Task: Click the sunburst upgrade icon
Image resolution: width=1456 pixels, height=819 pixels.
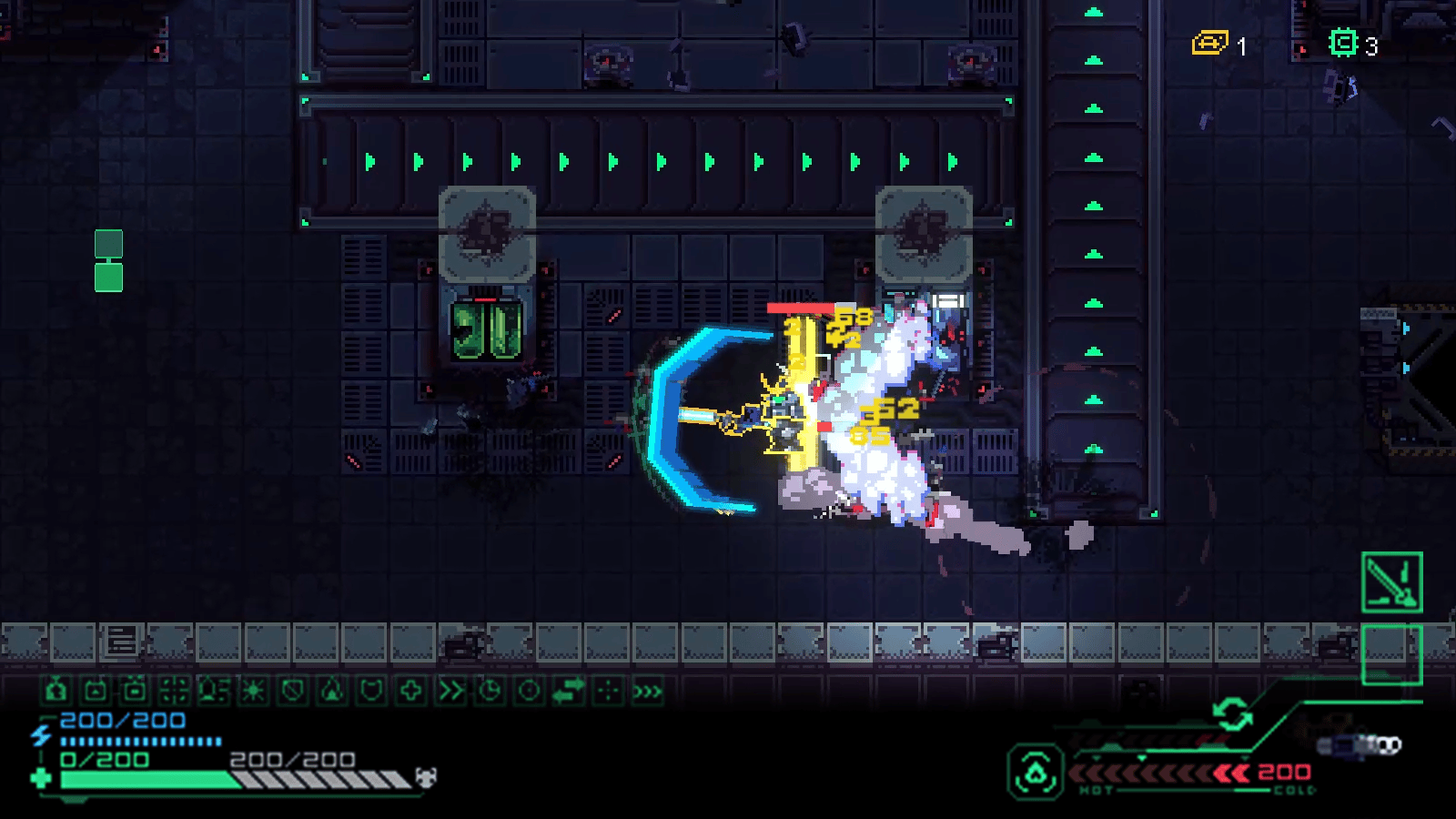Action: [x=253, y=692]
